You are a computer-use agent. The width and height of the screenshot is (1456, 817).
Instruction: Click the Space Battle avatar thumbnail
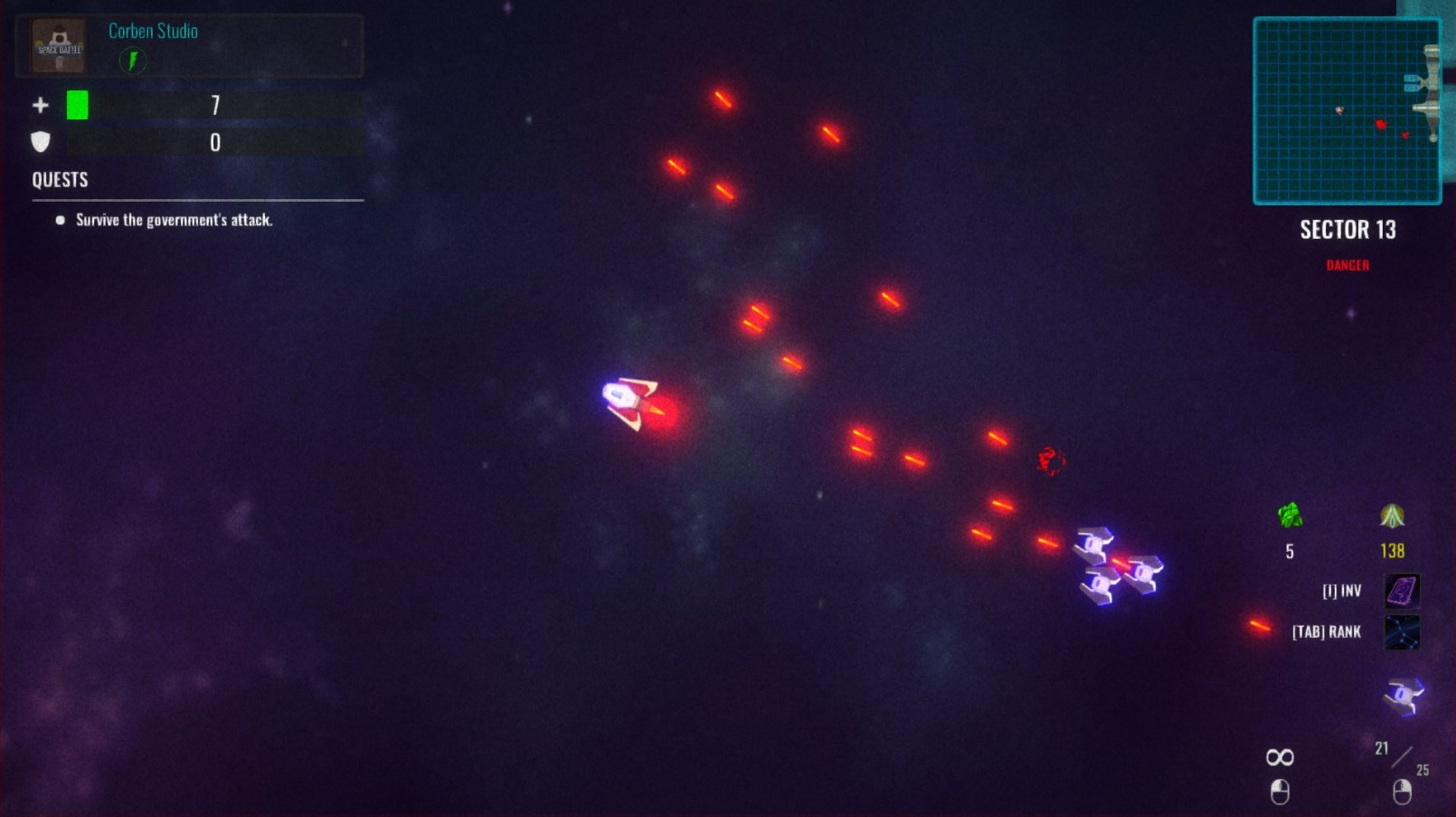[x=57, y=45]
